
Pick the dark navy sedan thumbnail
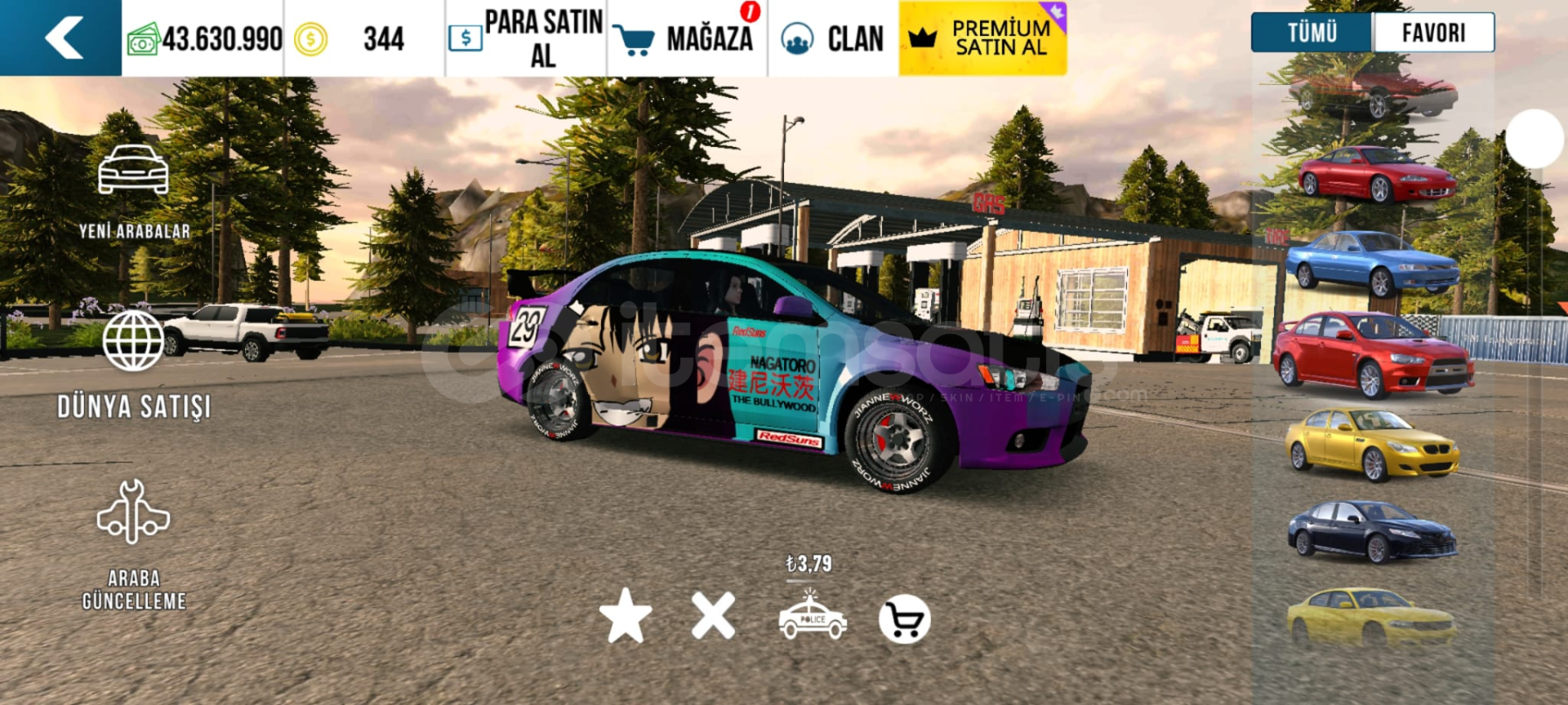1372,532
